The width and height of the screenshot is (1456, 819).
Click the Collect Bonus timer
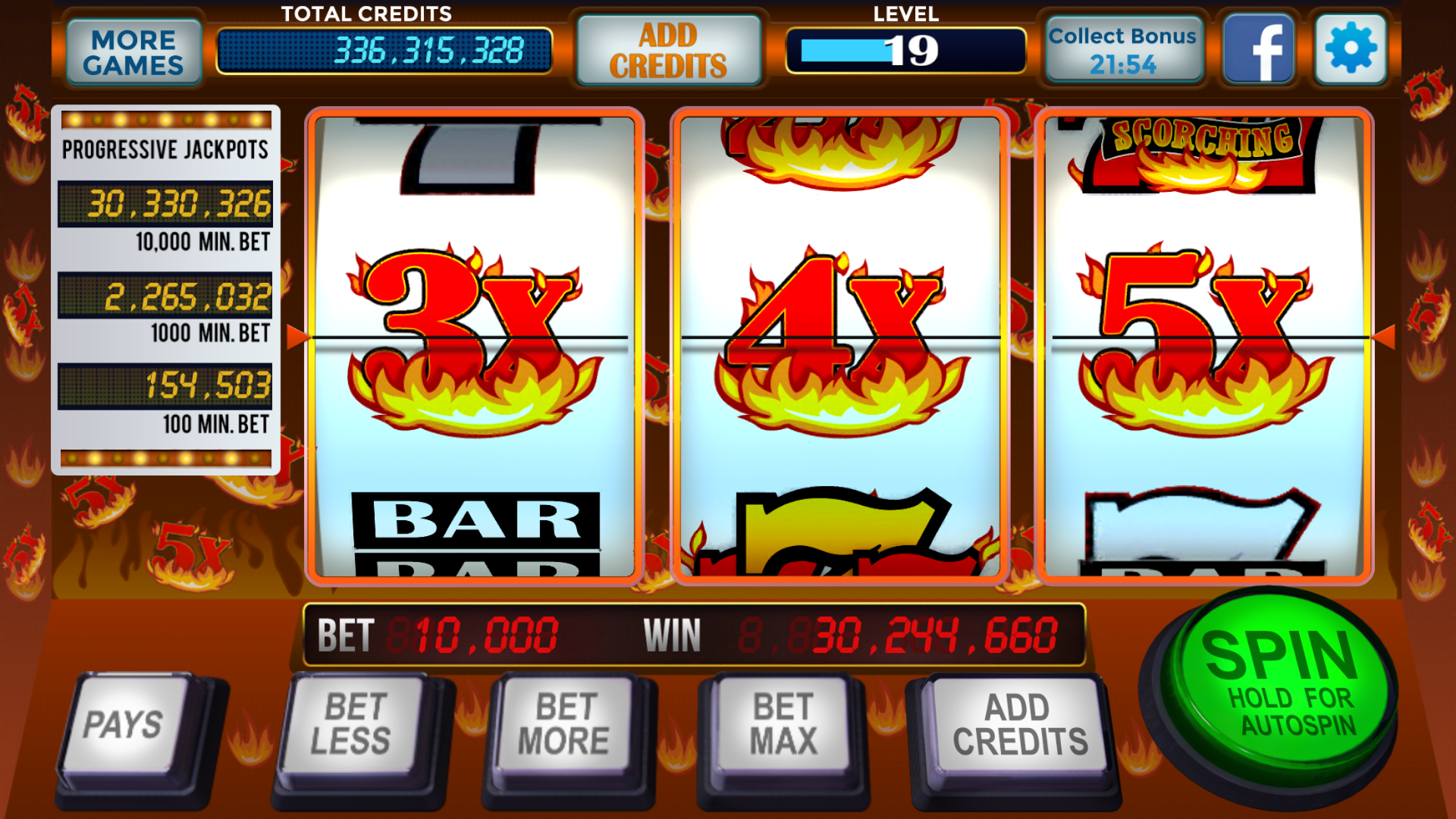tap(1122, 49)
